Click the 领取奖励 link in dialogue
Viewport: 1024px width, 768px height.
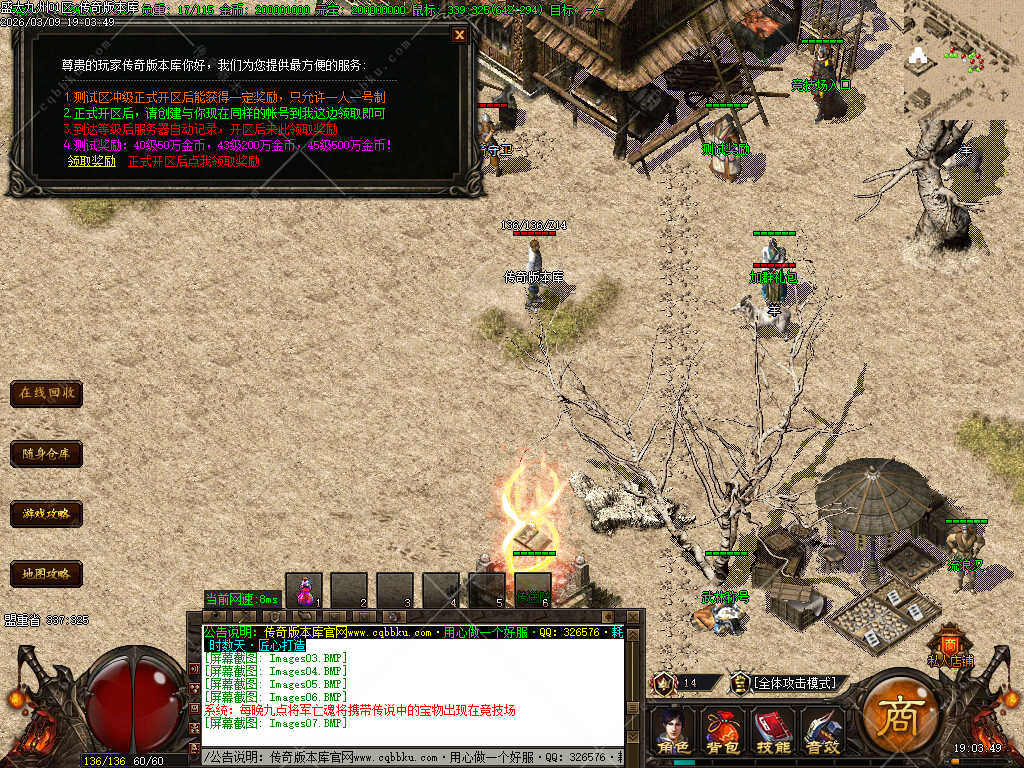point(92,160)
